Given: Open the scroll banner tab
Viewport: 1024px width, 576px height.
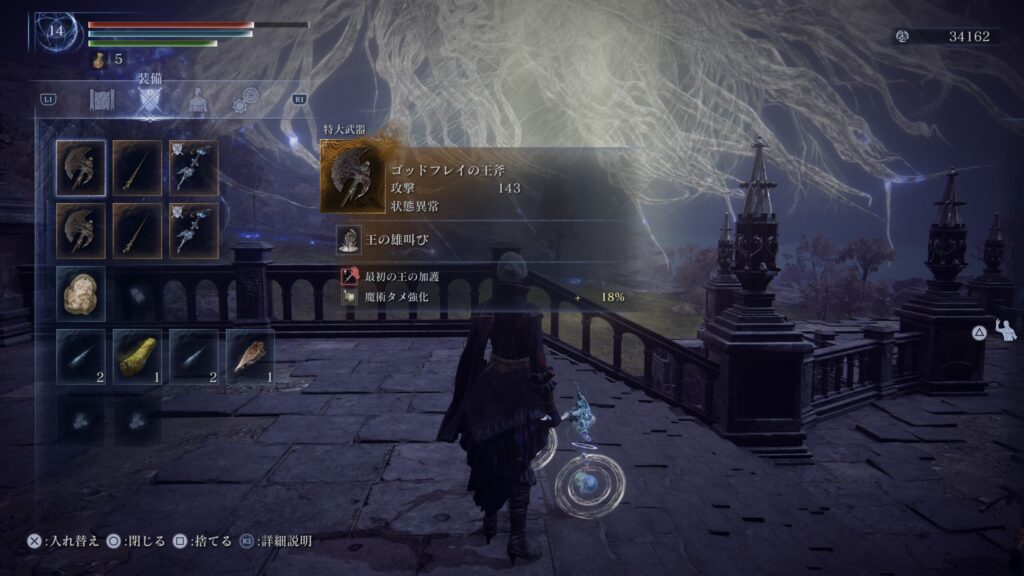Looking at the screenshot, I should coord(100,100).
